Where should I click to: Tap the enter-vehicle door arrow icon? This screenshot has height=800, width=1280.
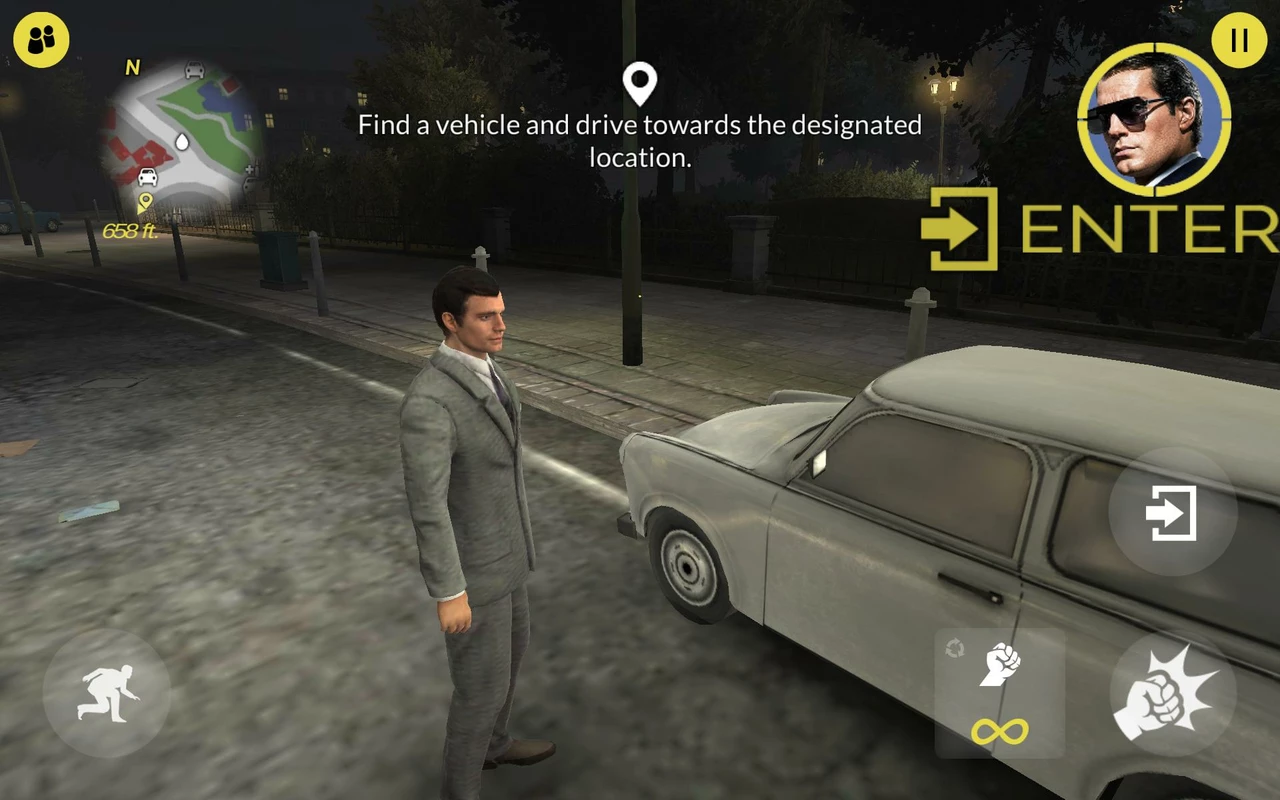1171,513
